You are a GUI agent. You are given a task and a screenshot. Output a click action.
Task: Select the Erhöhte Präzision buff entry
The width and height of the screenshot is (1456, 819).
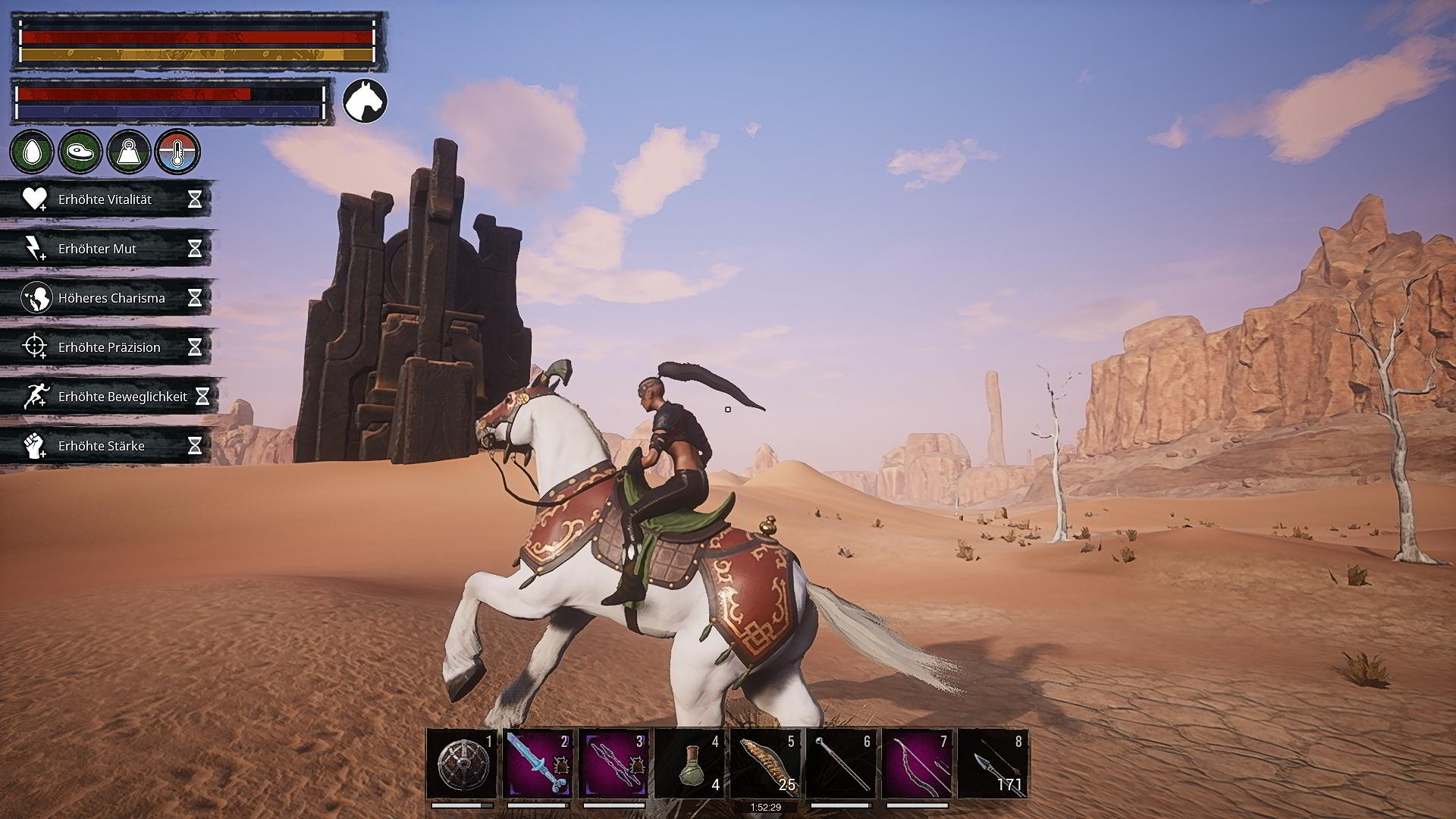coord(106,347)
